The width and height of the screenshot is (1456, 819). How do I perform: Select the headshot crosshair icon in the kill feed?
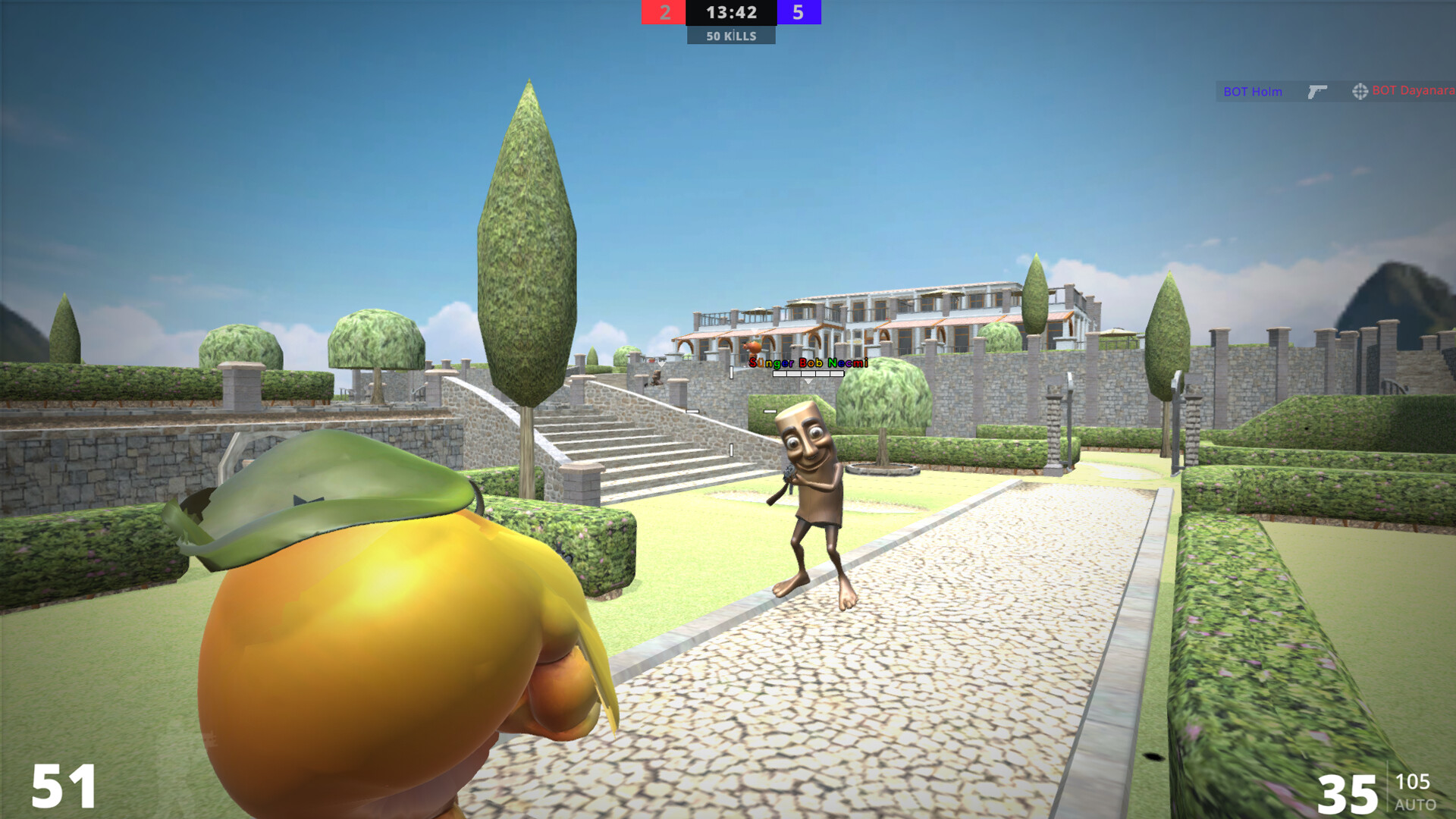tap(1360, 91)
